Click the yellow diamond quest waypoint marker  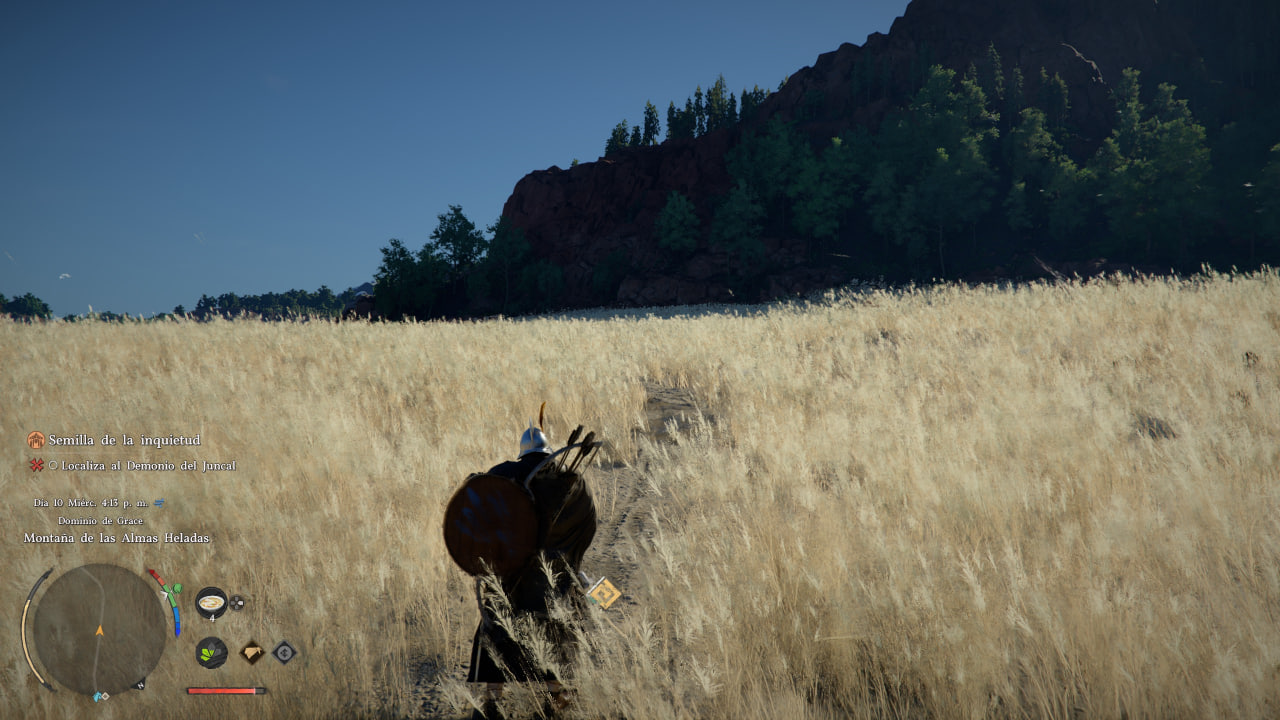tap(604, 592)
